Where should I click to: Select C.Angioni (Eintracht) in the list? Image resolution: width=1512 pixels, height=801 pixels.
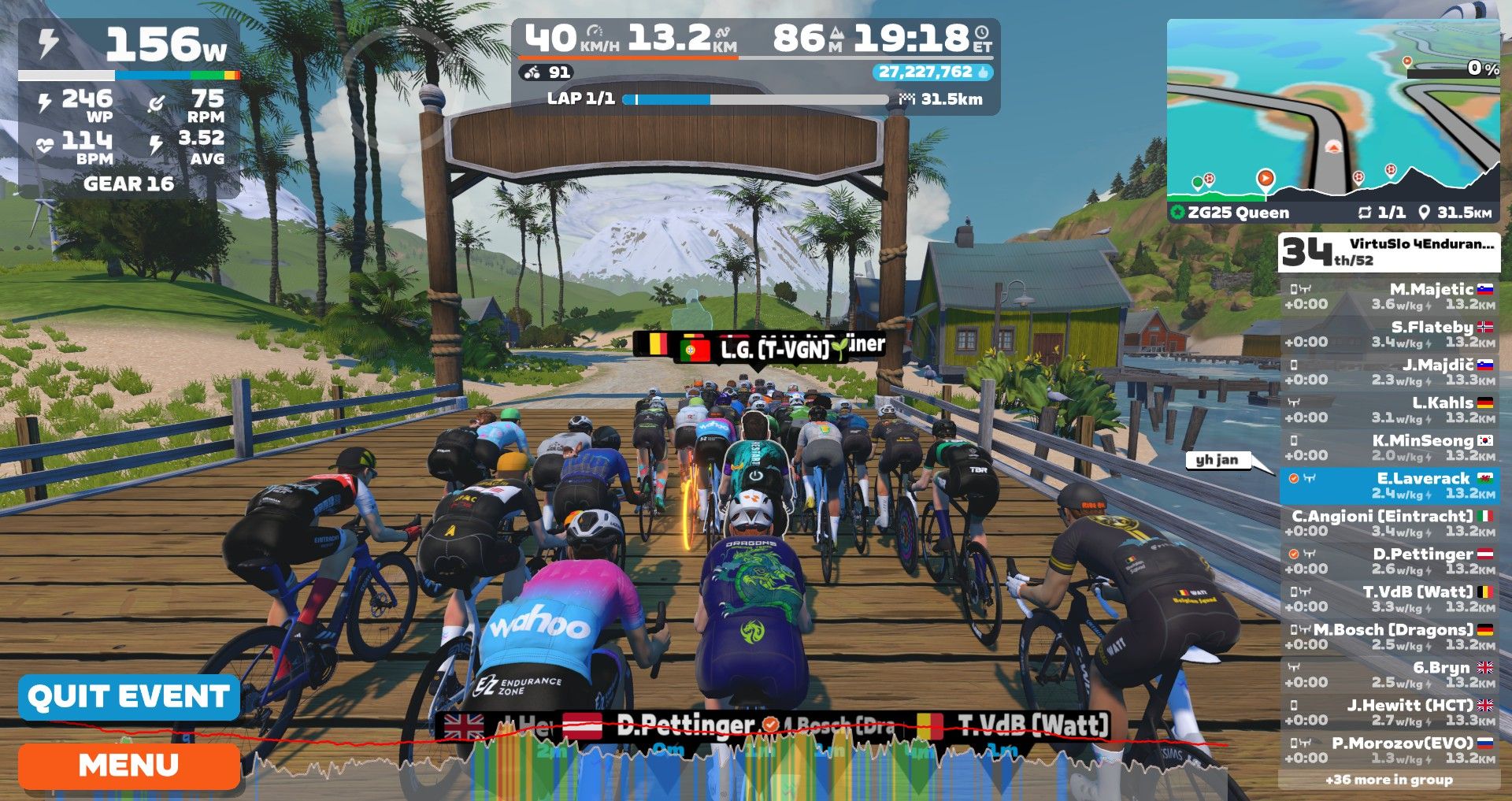click(x=1389, y=523)
